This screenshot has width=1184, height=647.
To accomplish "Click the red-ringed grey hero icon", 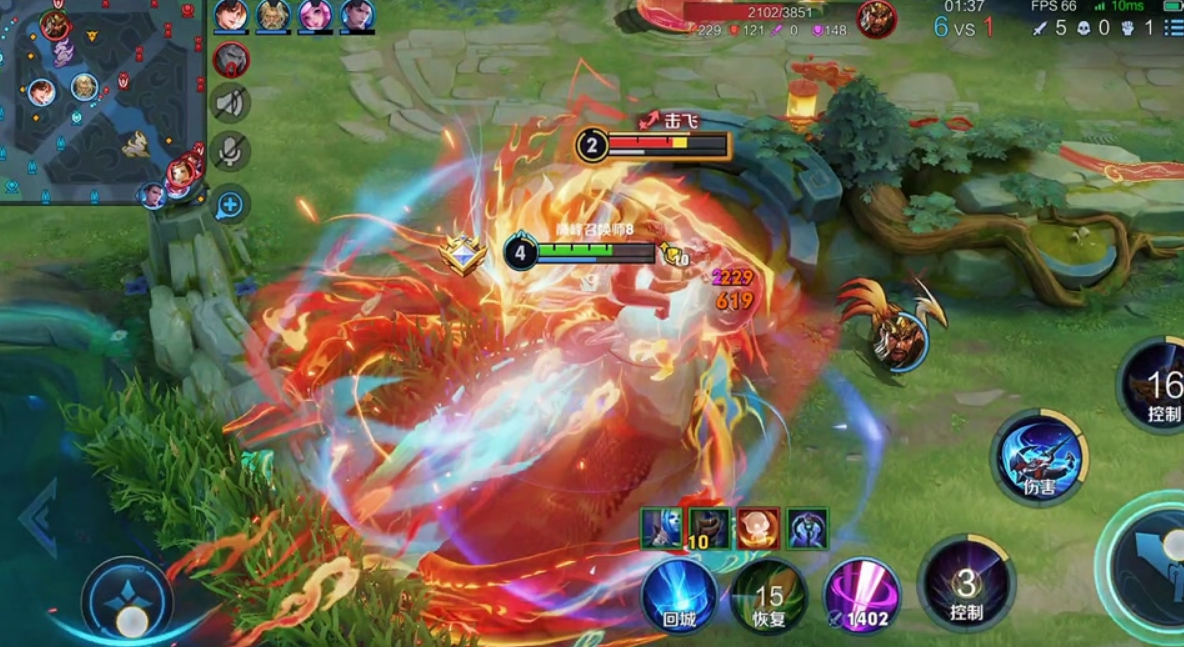I will tap(231, 59).
